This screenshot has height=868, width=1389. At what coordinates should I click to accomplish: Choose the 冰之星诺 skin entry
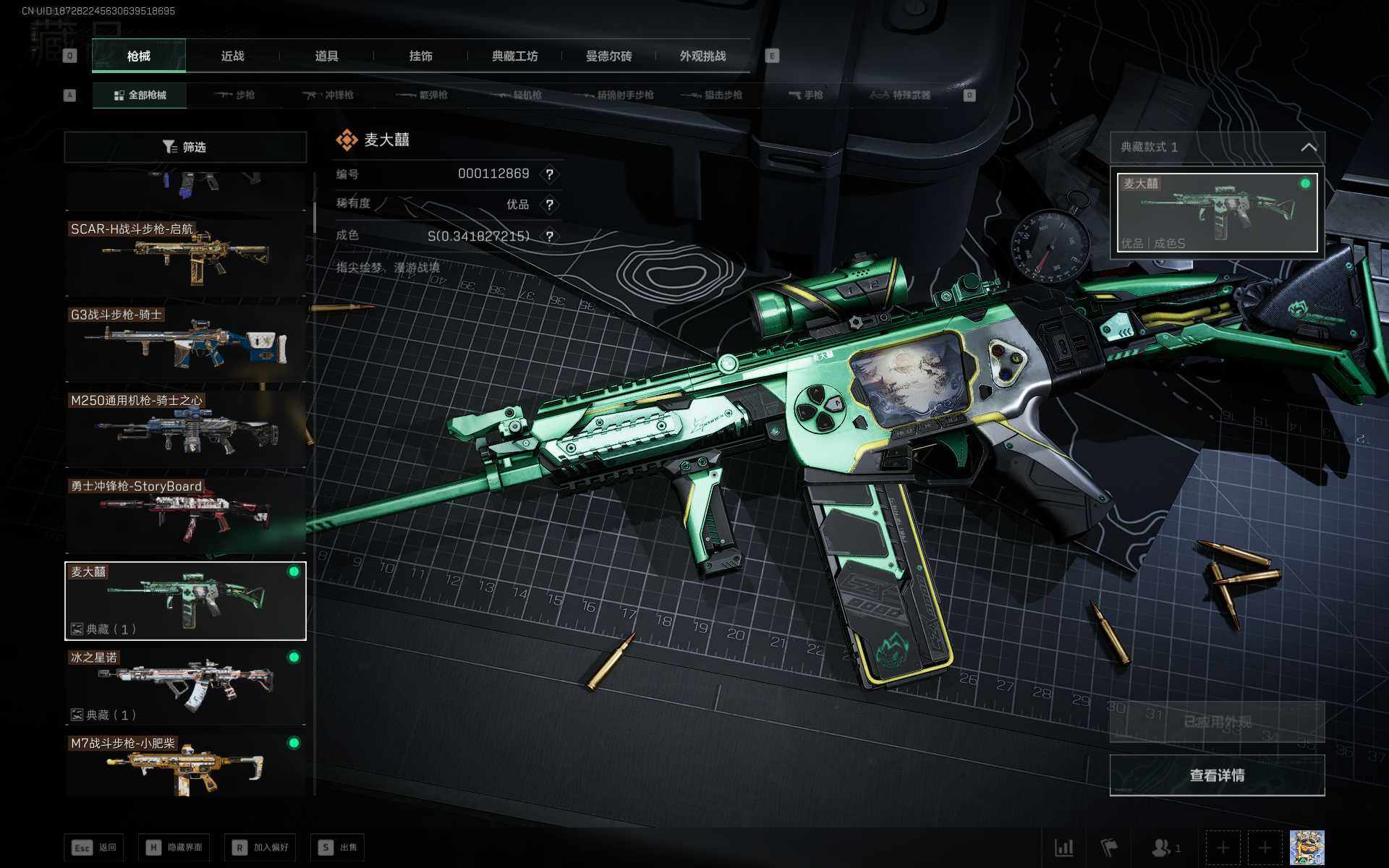point(185,684)
